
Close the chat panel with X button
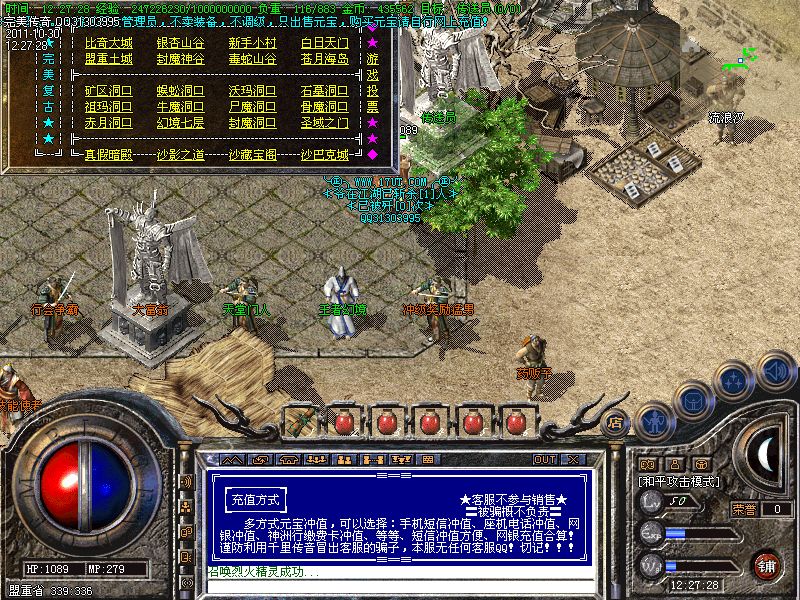[x=573, y=460]
